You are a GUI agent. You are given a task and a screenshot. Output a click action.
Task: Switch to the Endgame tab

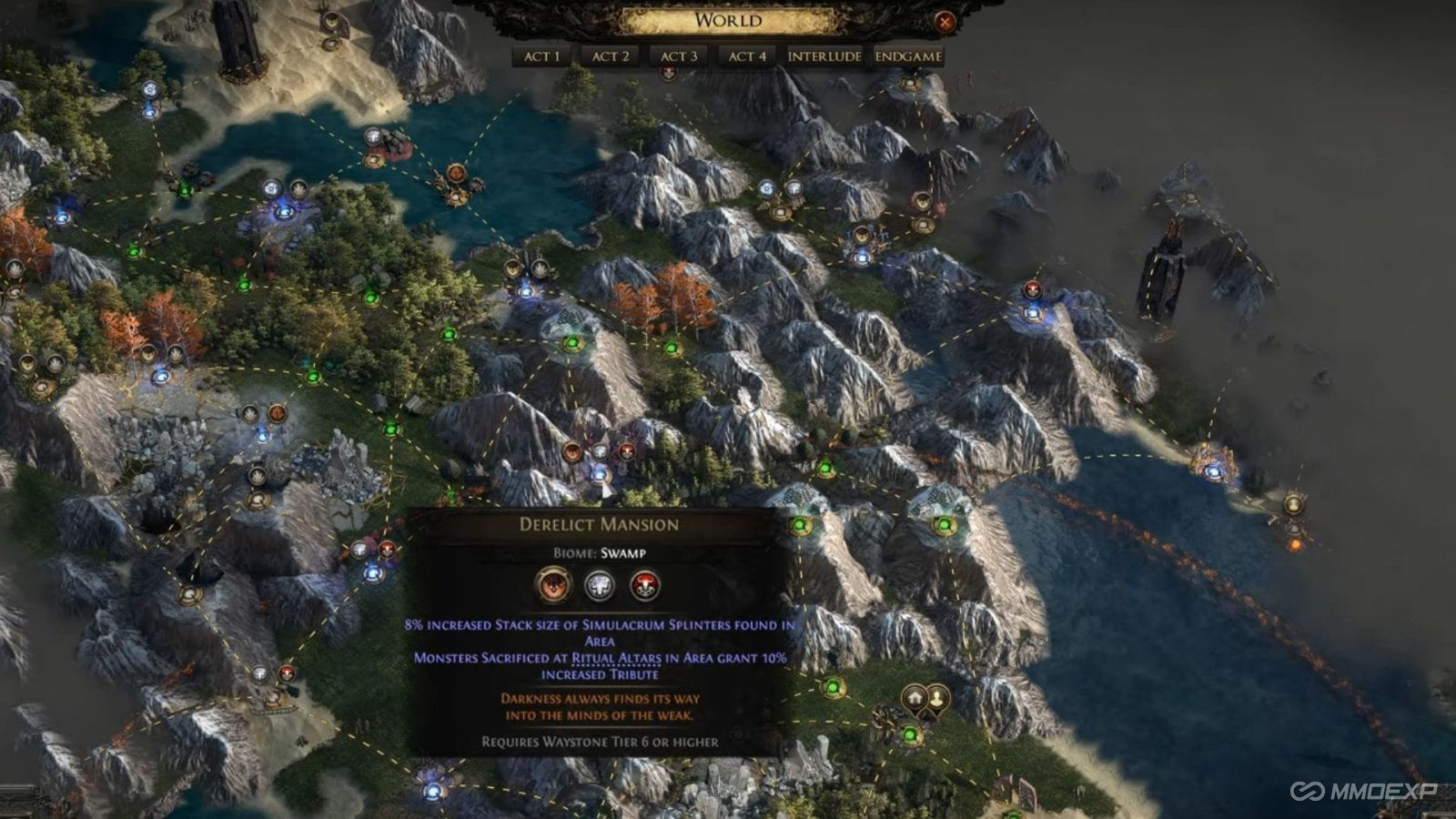pos(906,56)
